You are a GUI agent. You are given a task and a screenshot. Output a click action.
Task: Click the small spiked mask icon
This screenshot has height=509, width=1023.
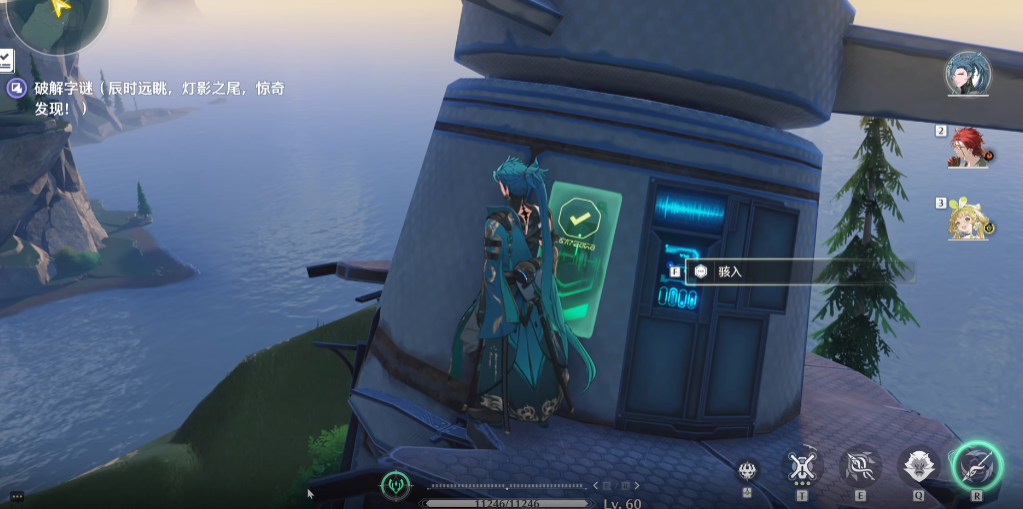point(747,470)
